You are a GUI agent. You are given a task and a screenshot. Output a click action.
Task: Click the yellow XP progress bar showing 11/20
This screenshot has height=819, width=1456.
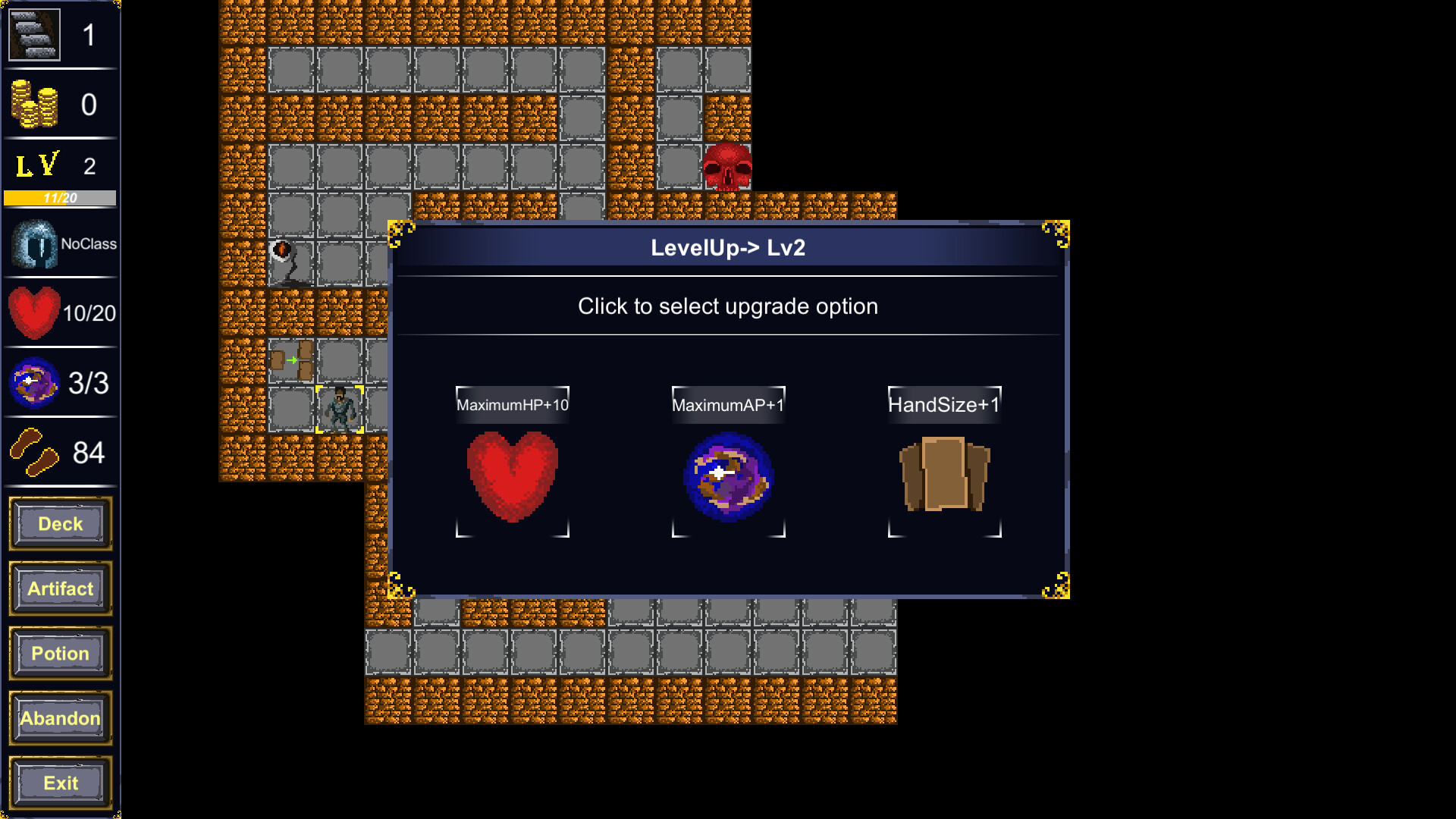pyautogui.click(x=58, y=199)
